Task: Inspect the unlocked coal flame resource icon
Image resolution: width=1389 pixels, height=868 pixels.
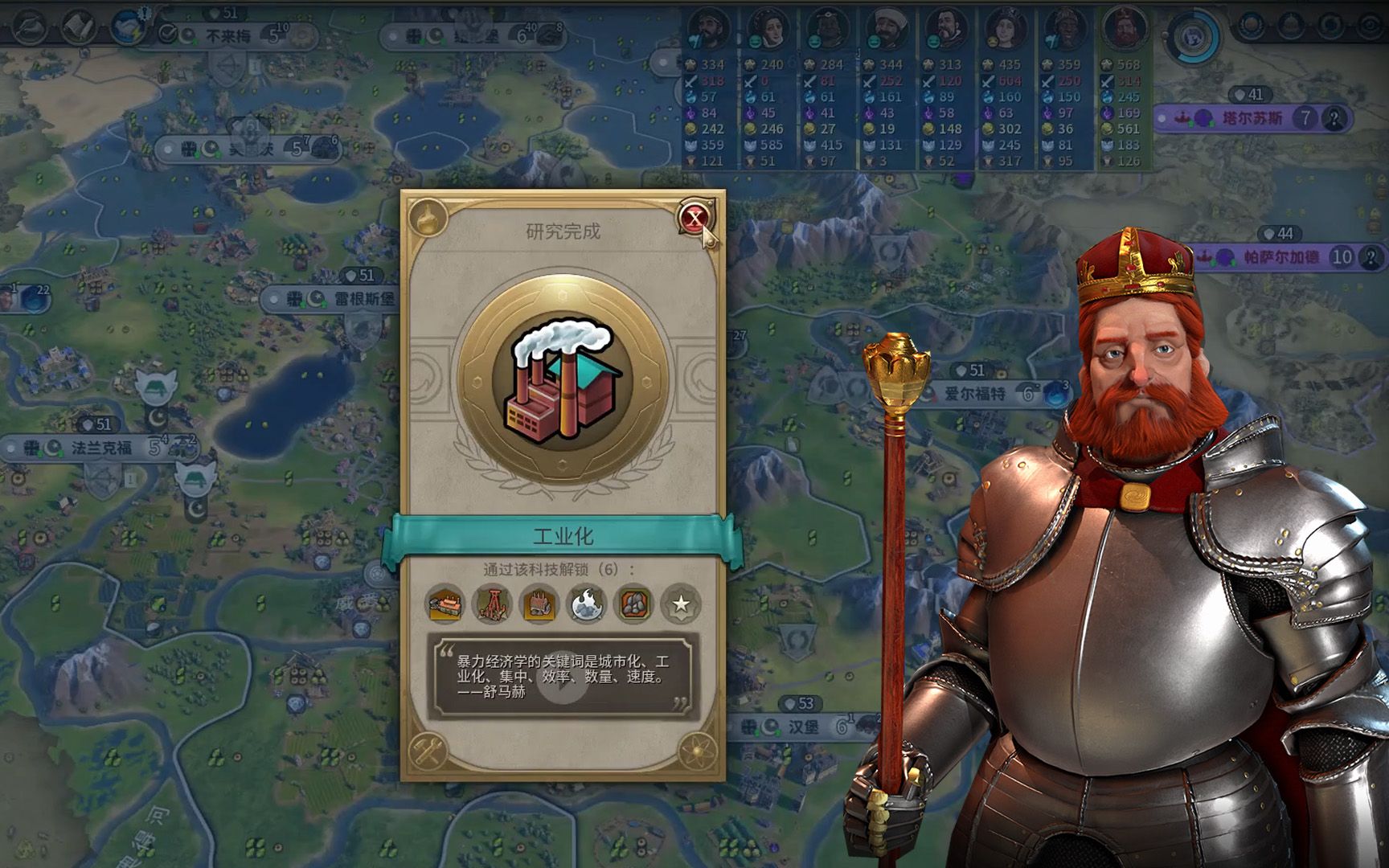Action: pyautogui.click(x=587, y=604)
